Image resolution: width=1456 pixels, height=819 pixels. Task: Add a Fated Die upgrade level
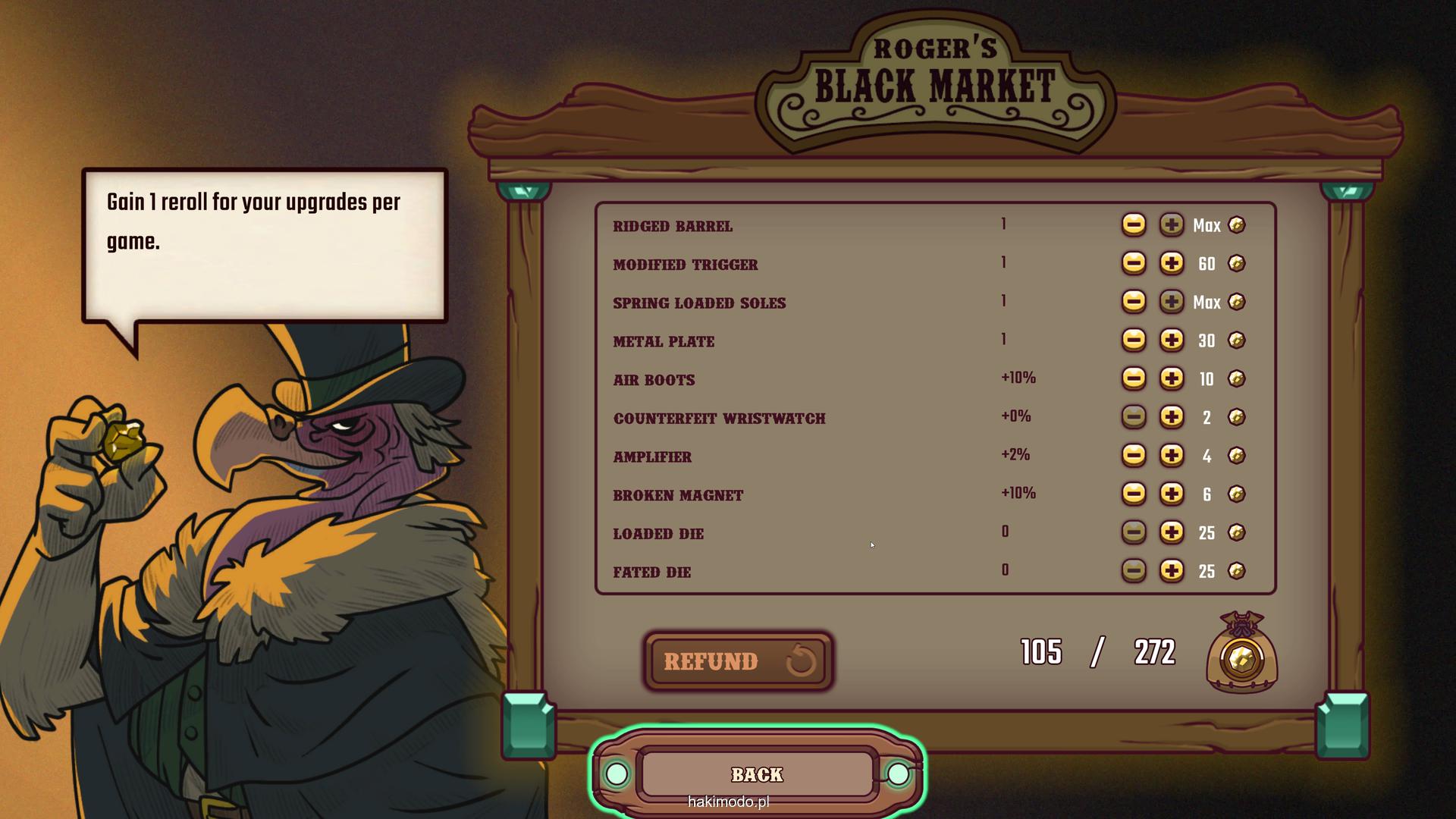pyautogui.click(x=1171, y=570)
